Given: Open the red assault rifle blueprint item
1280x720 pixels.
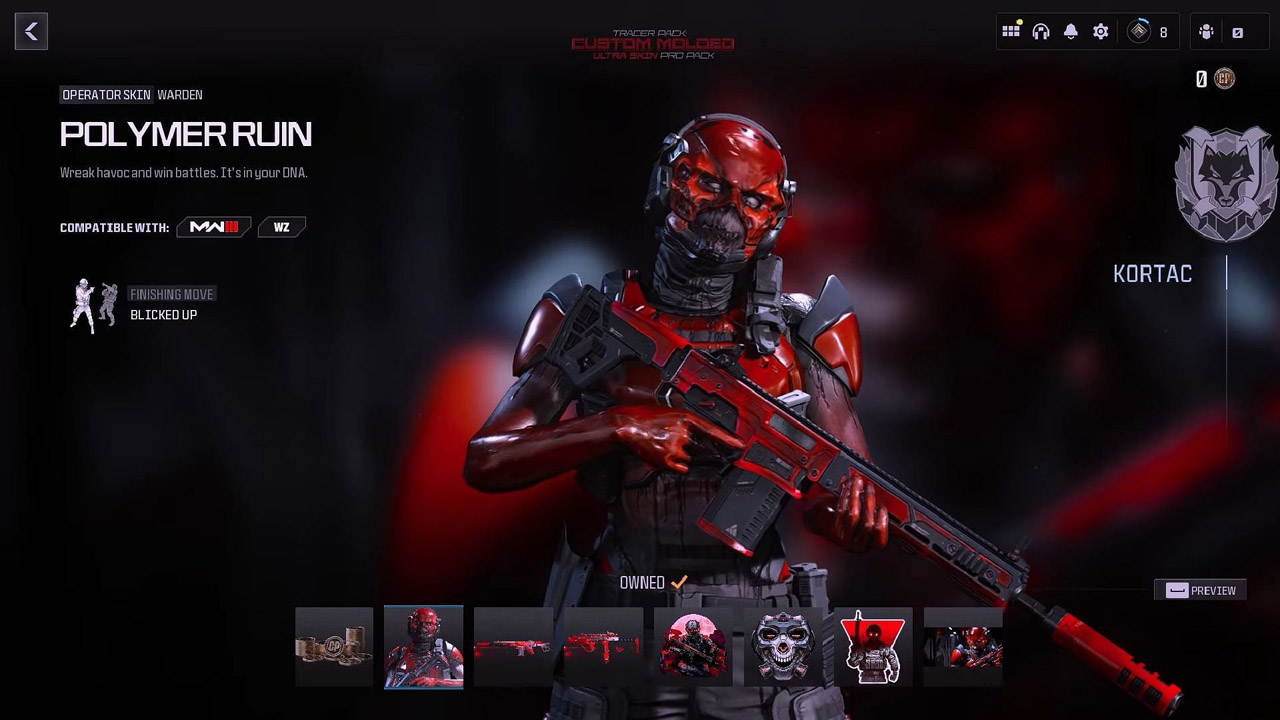Looking at the screenshot, I should (x=513, y=646).
